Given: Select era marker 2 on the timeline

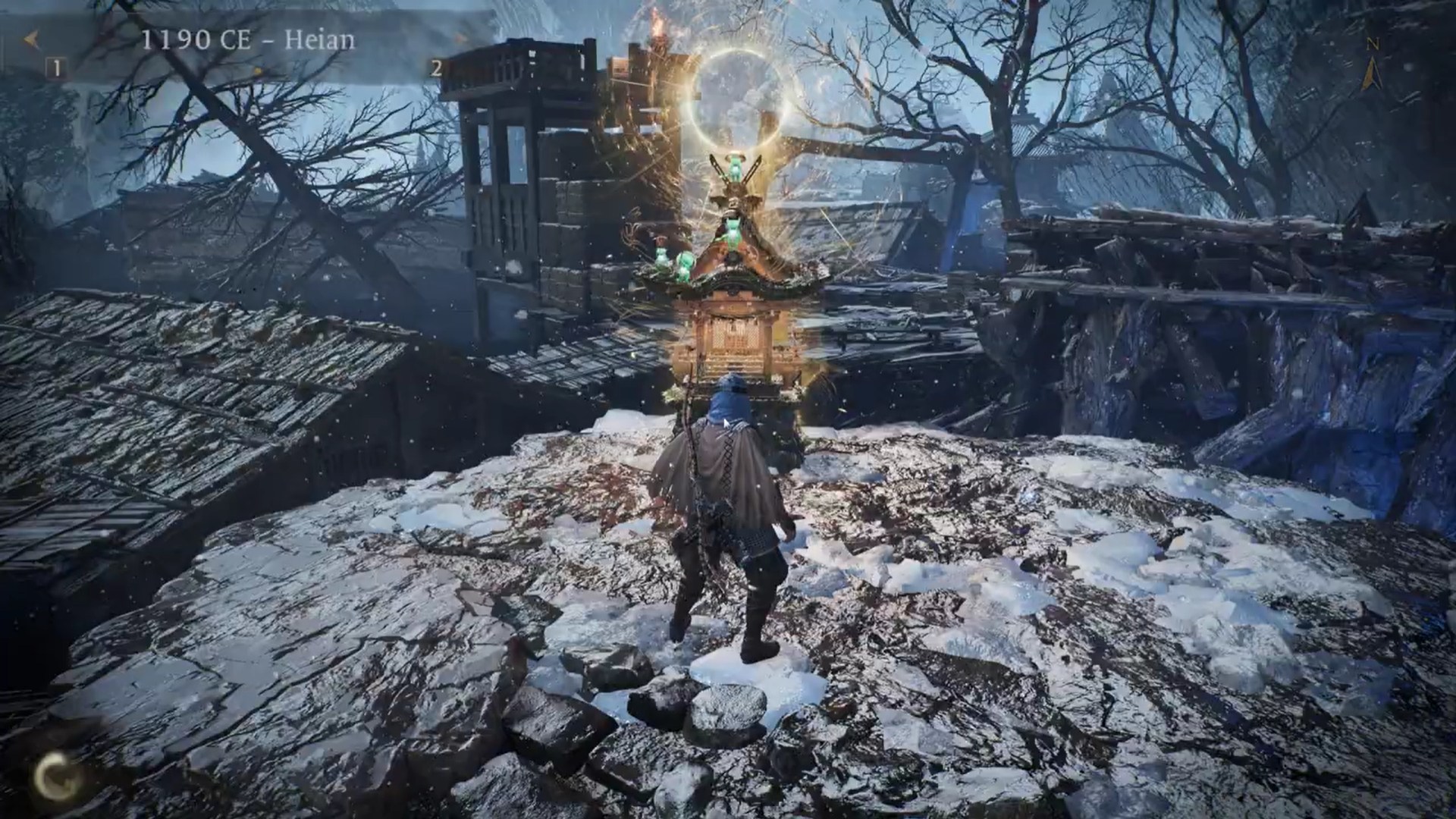Looking at the screenshot, I should click(436, 68).
